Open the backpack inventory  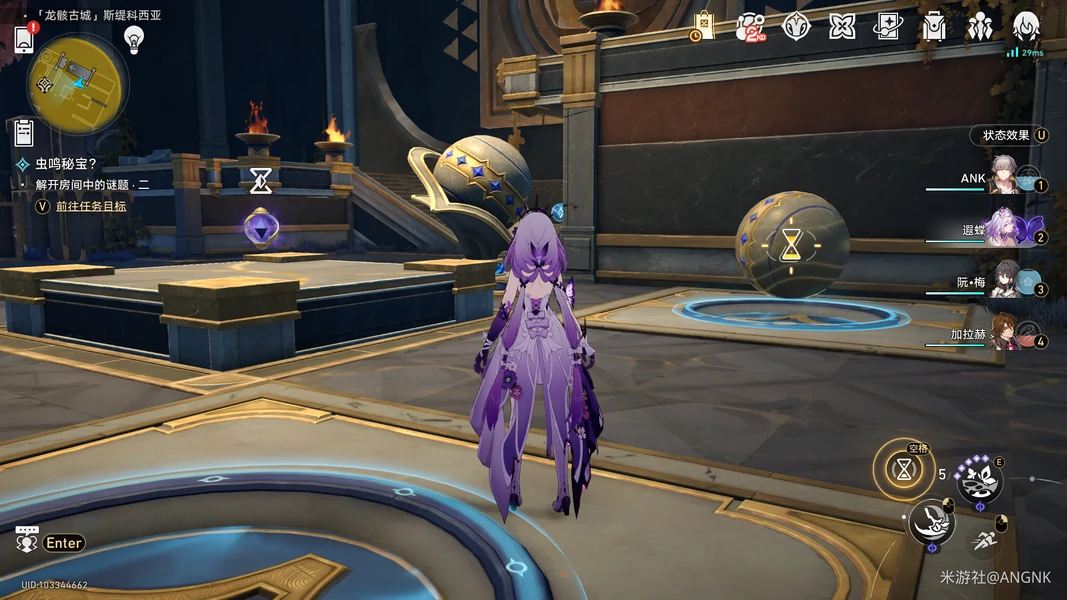tap(934, 27)
